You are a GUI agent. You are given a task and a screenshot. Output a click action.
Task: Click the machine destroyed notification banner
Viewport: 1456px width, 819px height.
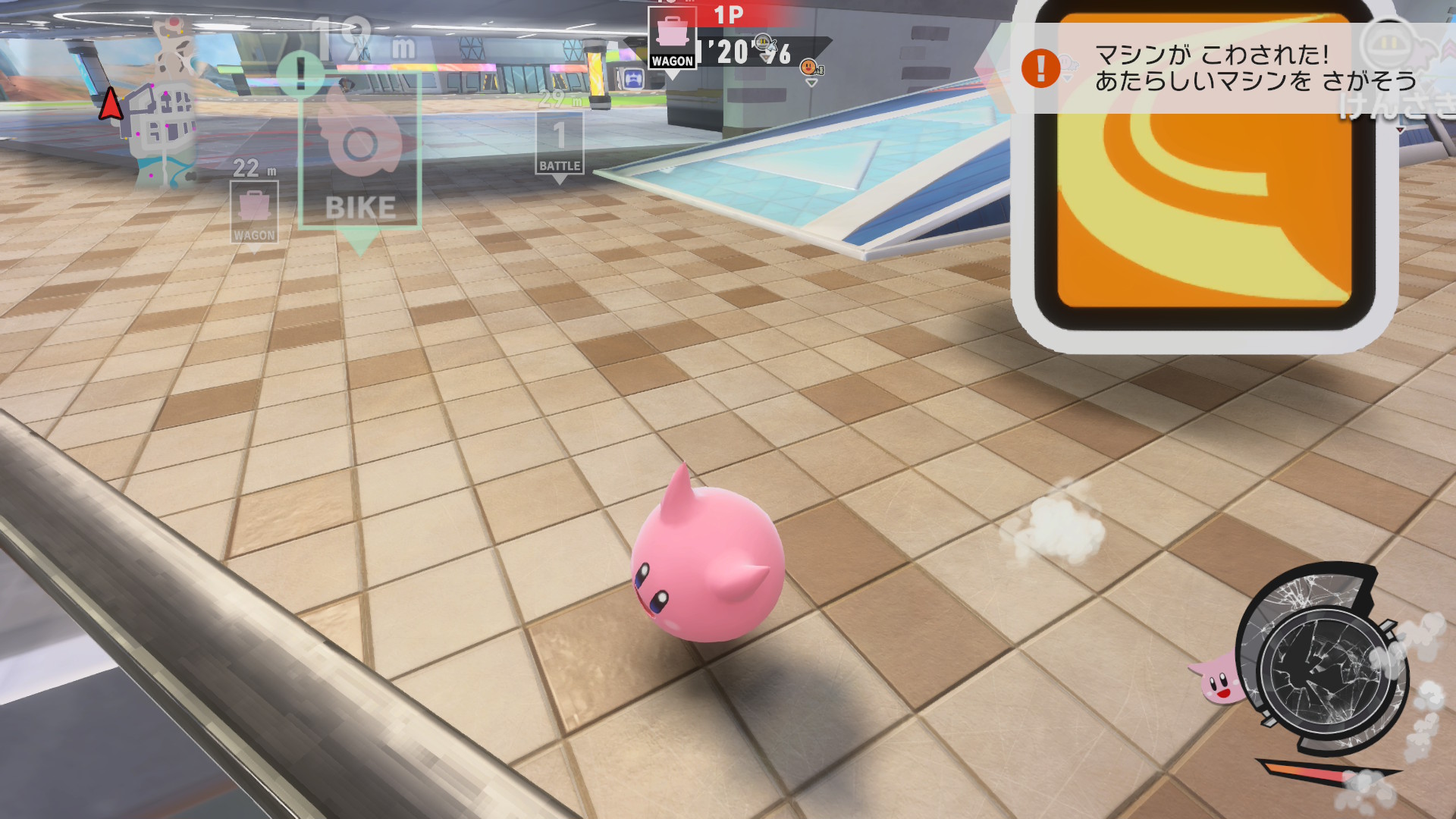click(x=1228, y=68)
